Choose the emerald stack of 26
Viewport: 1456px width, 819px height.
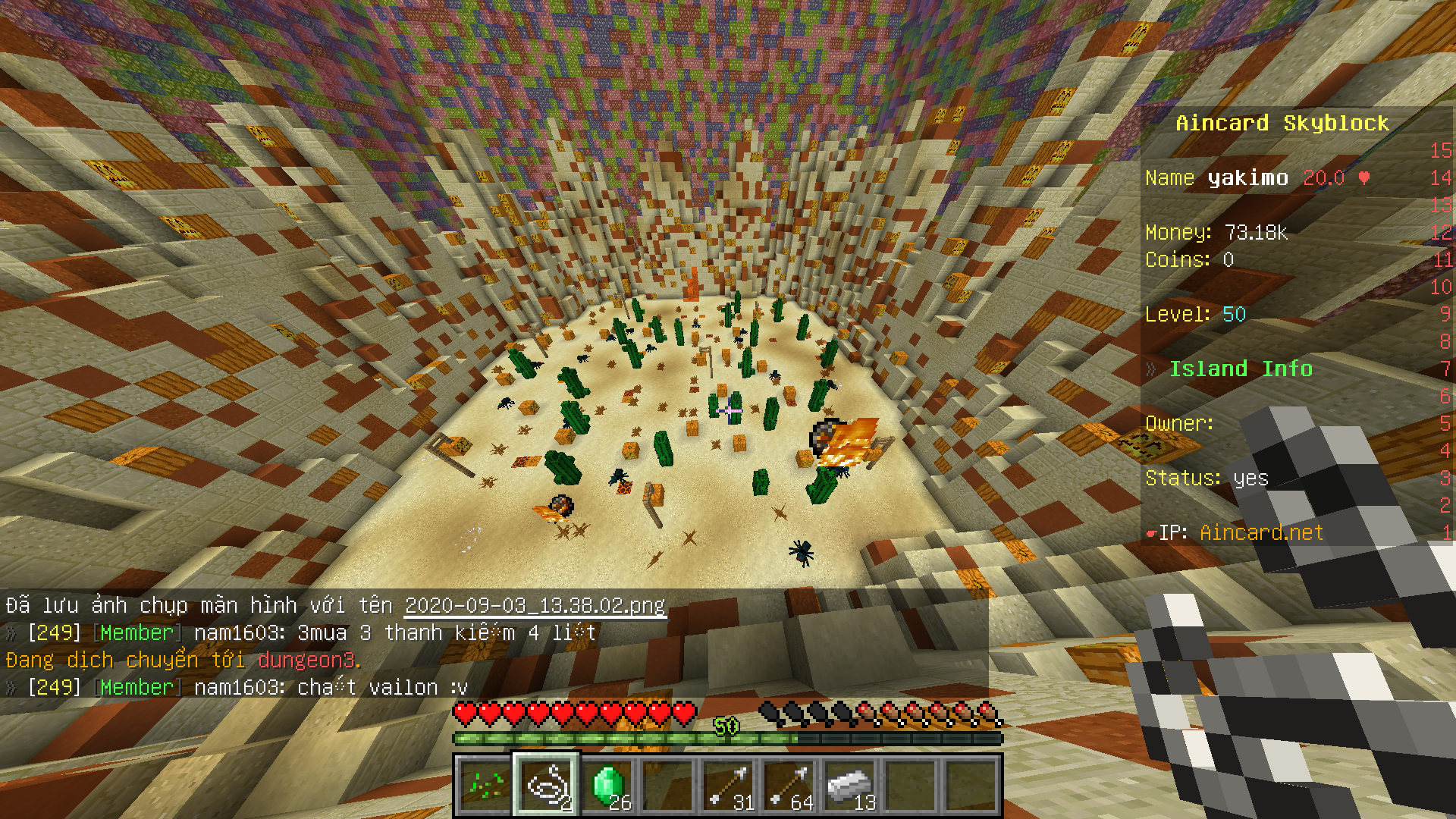[x=607, y=786]
